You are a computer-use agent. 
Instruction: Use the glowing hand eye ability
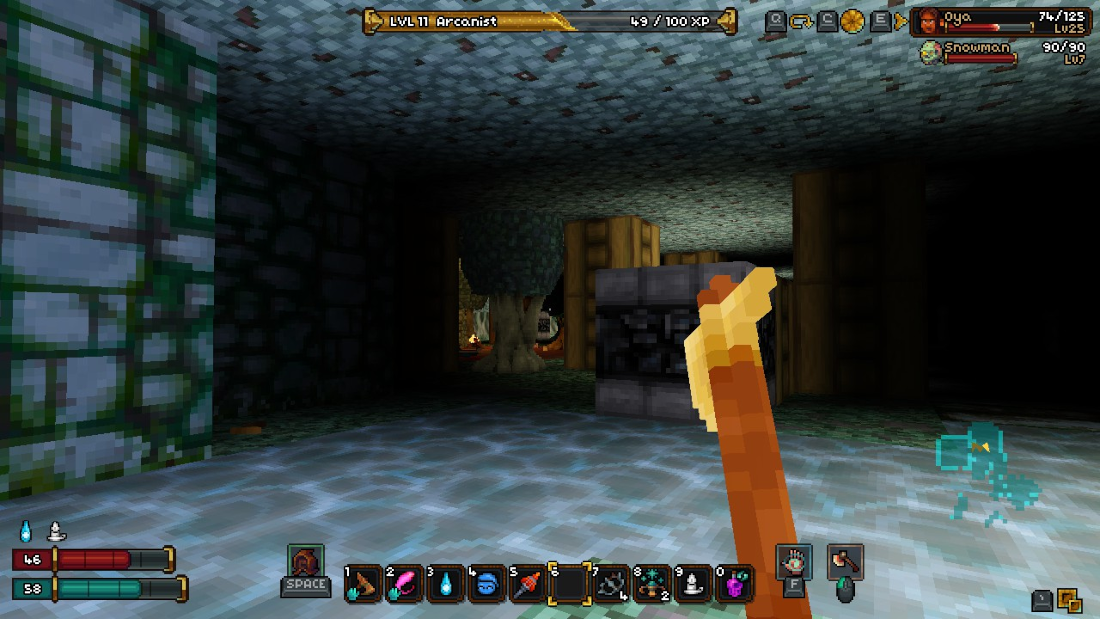[x=794, y=561]
